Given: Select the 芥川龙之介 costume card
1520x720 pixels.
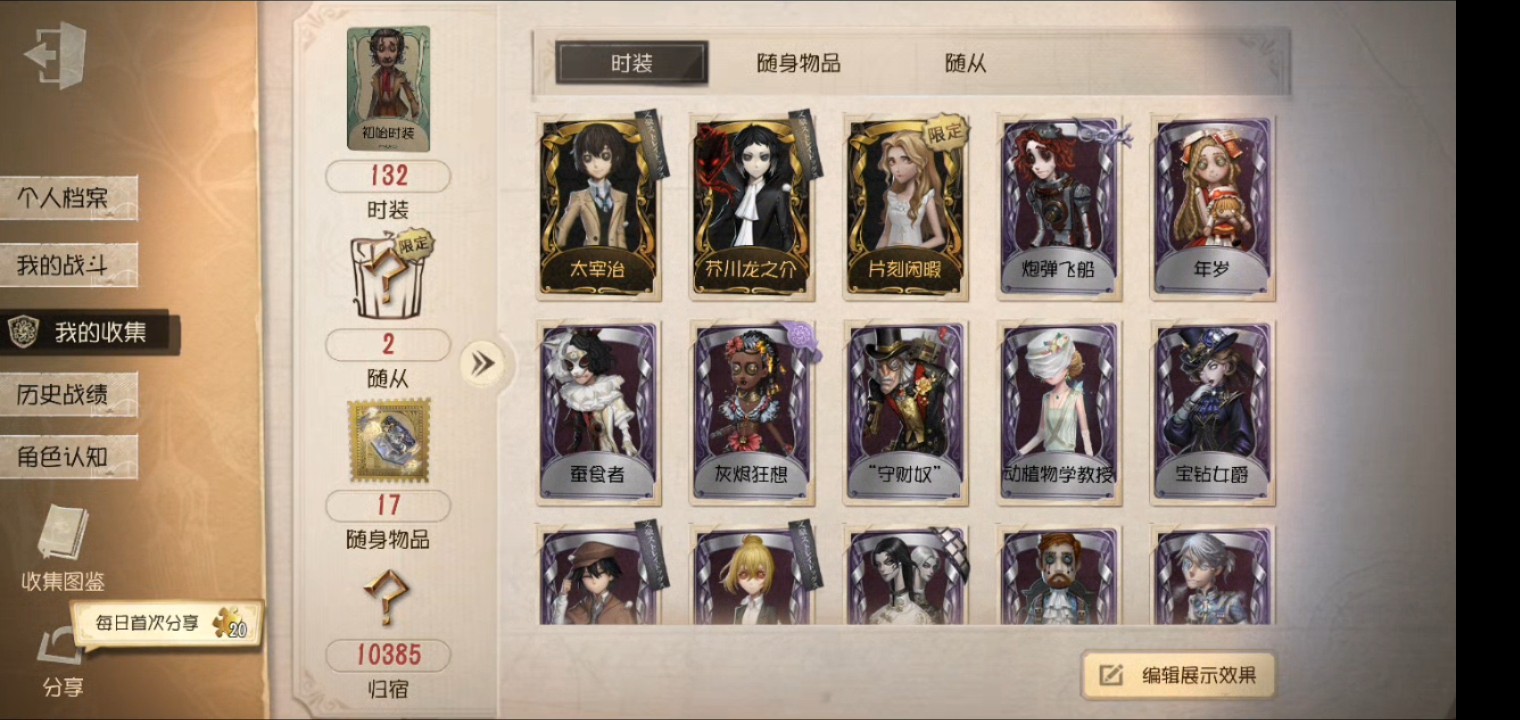Looking at the screenshot, I should click(751, 207).
